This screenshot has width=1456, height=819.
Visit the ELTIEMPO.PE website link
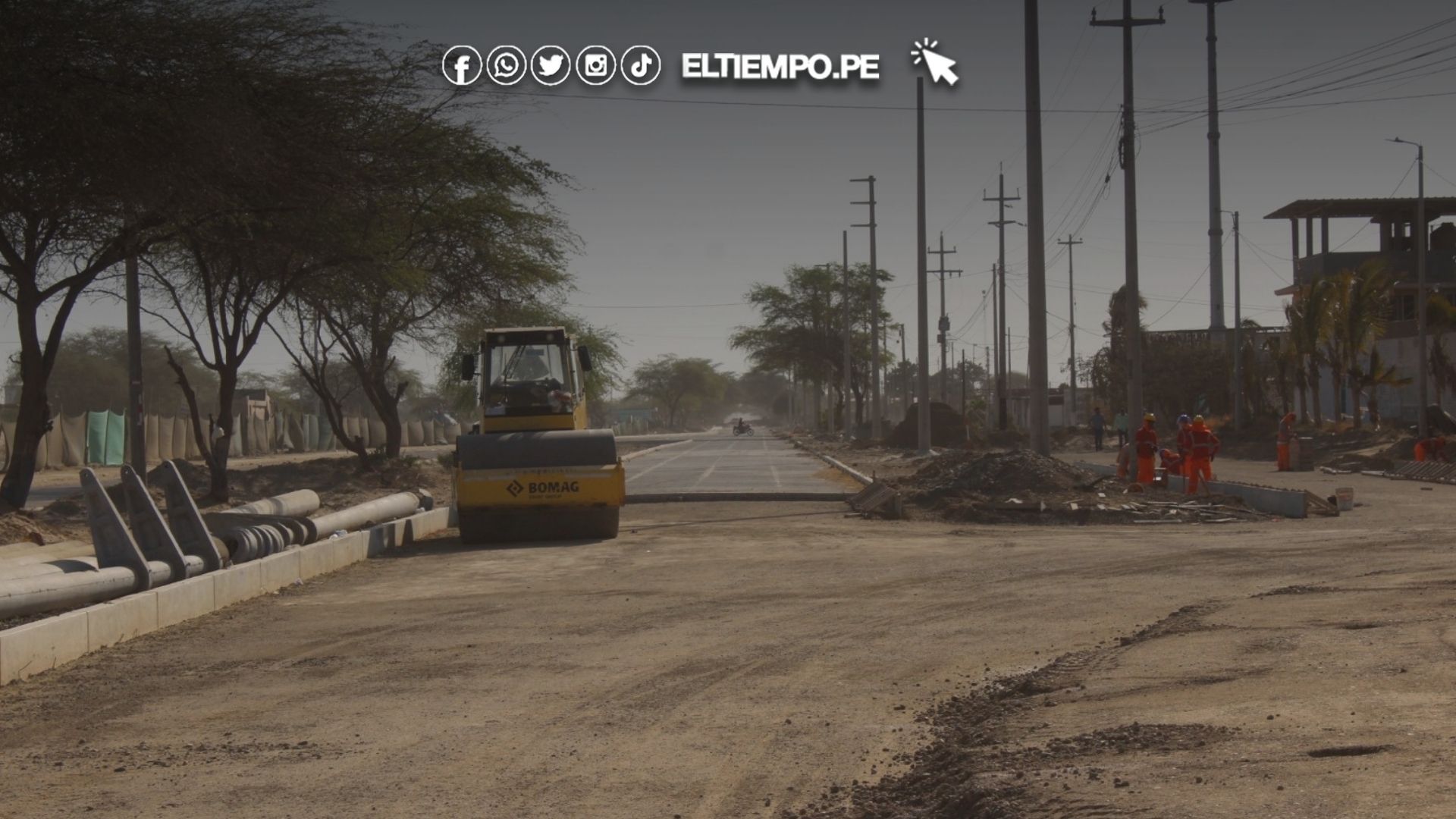(780, 67)
